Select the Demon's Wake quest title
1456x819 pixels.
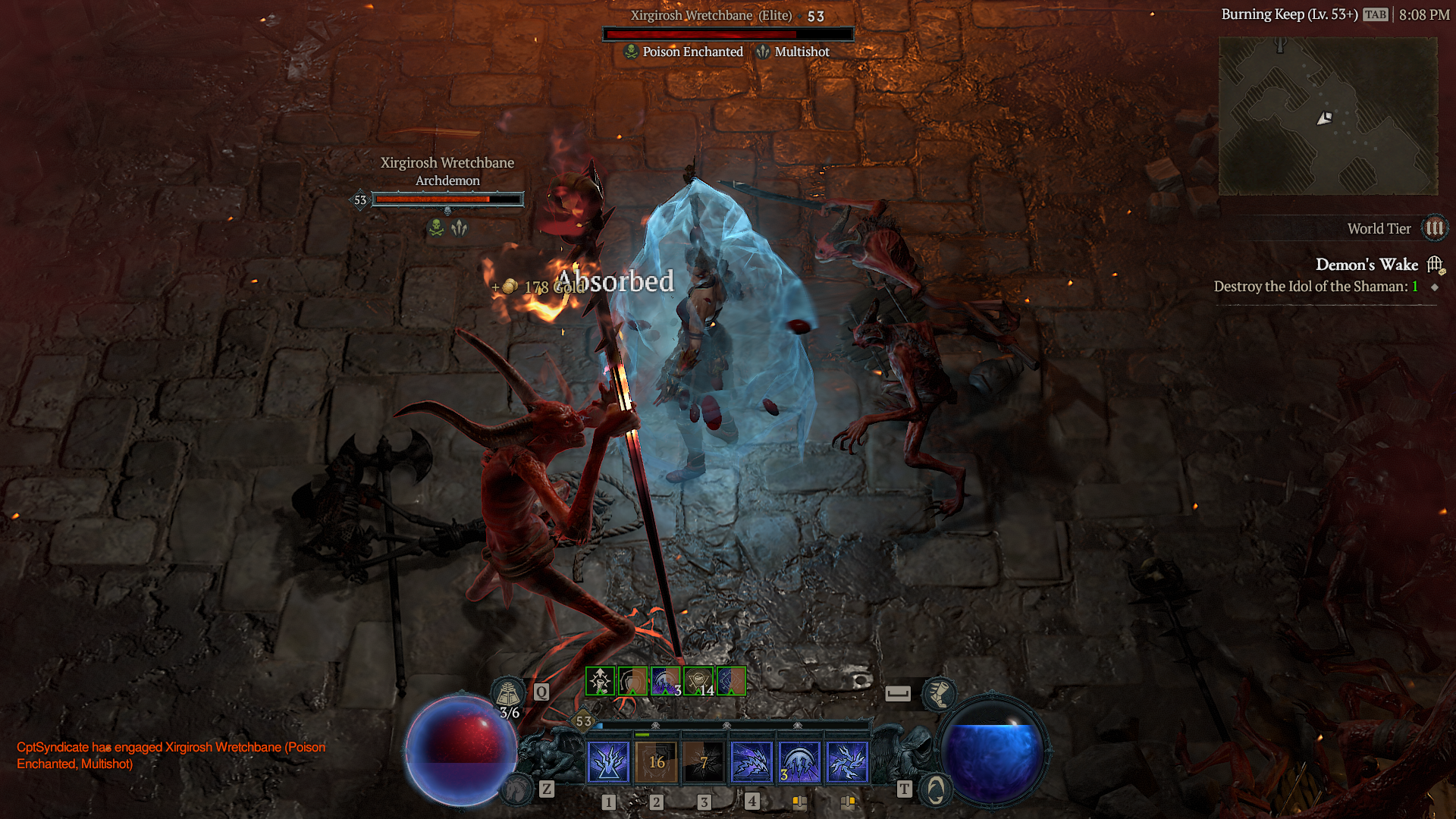[1367, 265]
